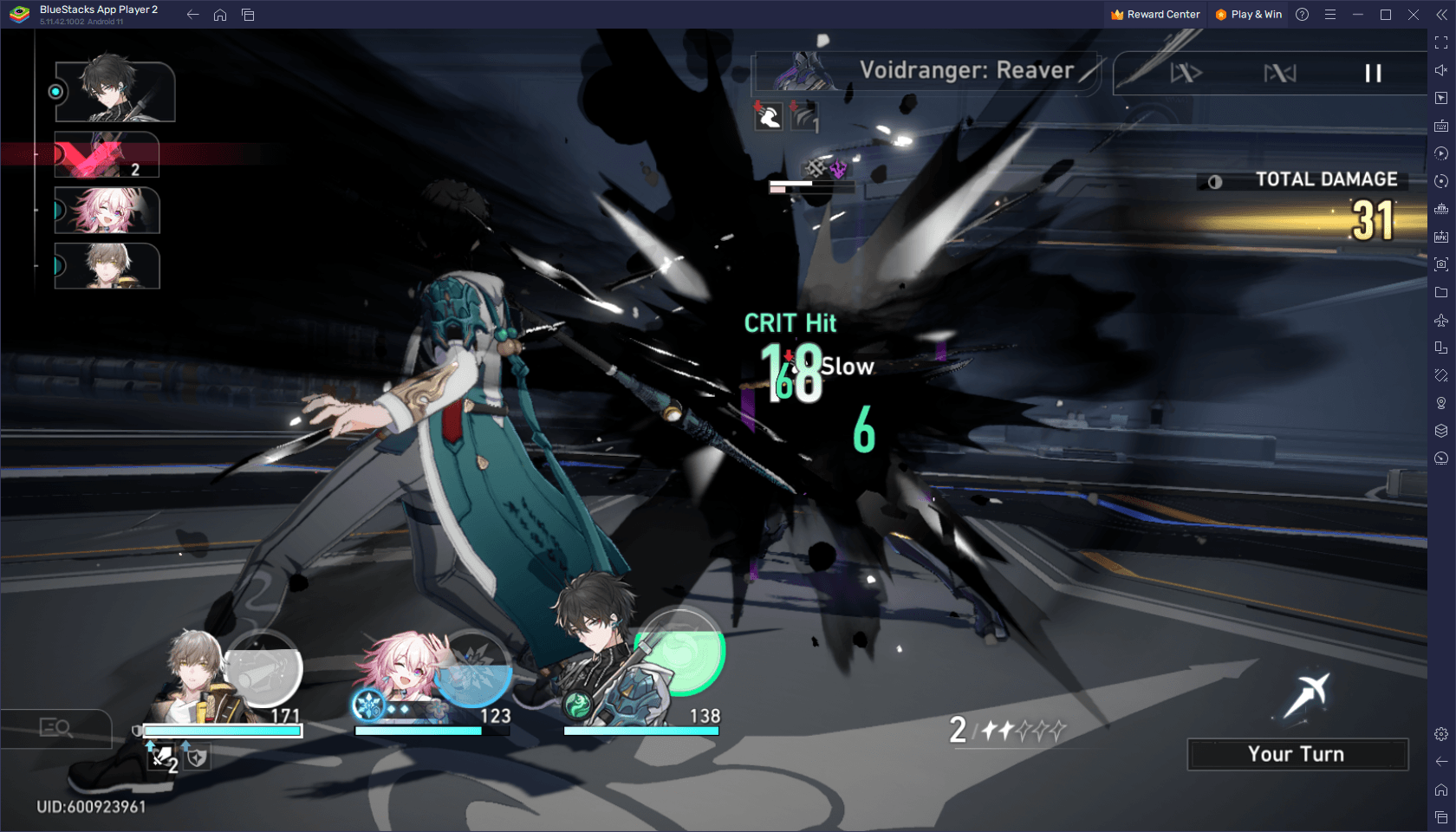The height and width of the screenshot is (832, 1456).
Task: Pause the battle
Action: click(x=1374, y=73)
